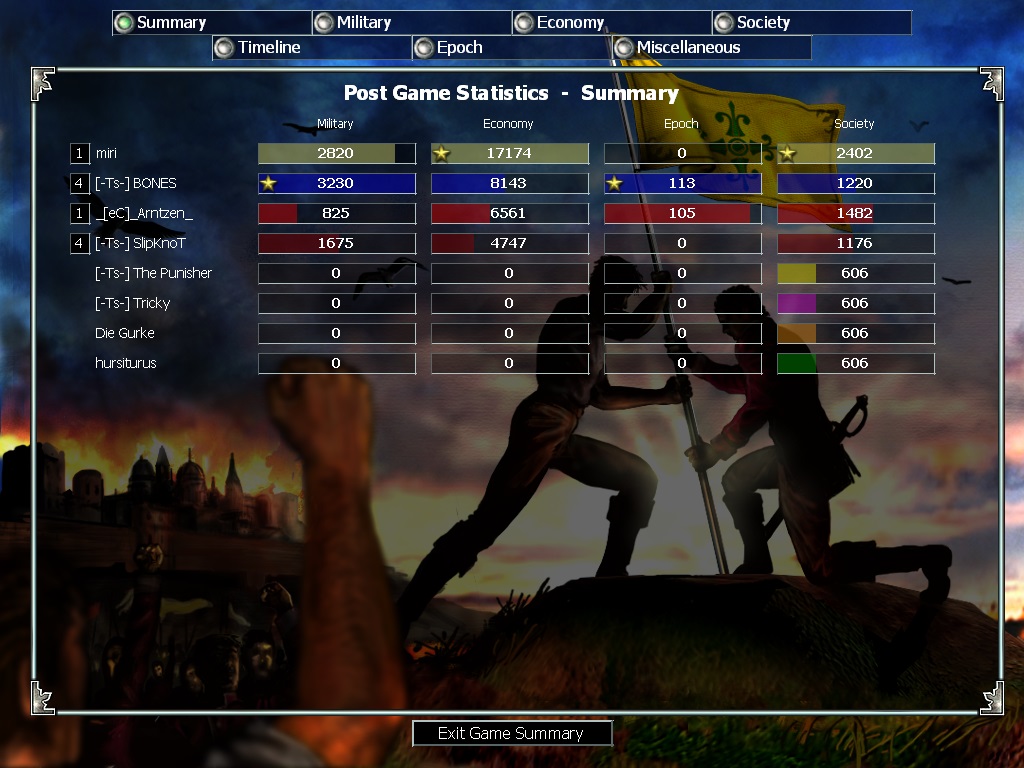Switch to the Summary tab
The image size is (1024, 768).
(171, 22)
